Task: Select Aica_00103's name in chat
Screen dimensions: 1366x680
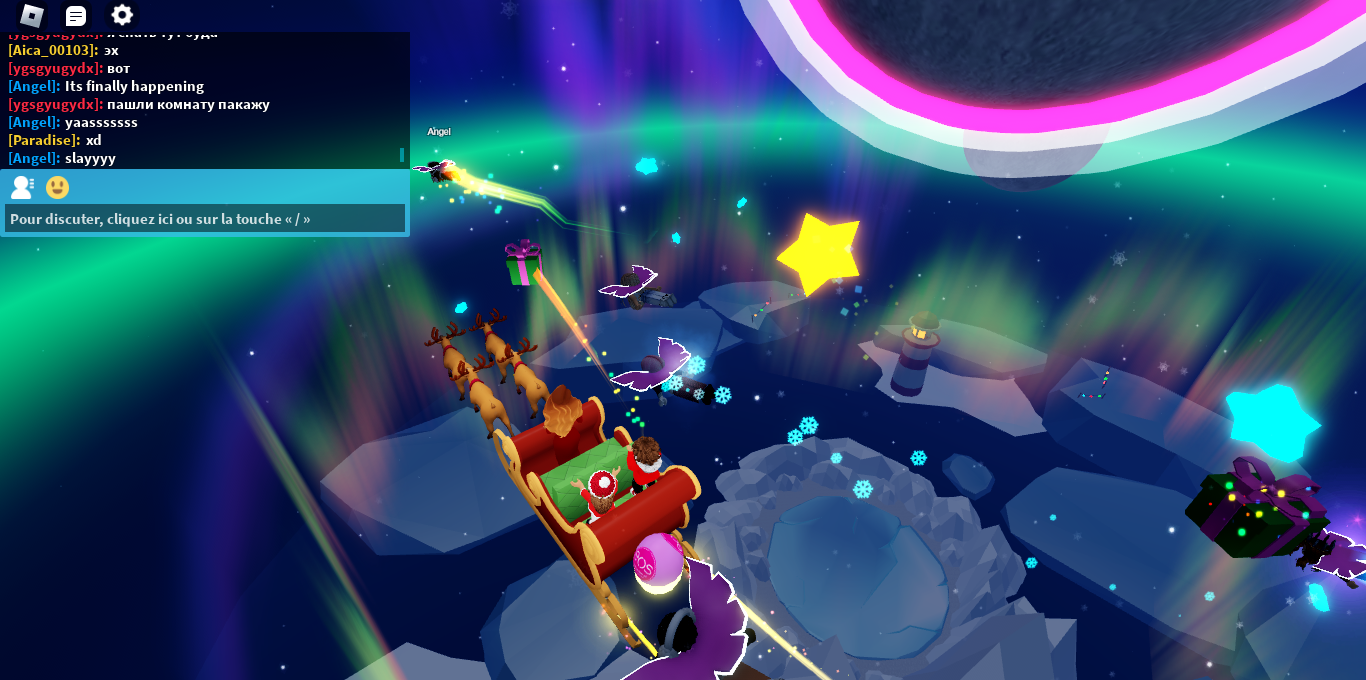Action: 53,50
